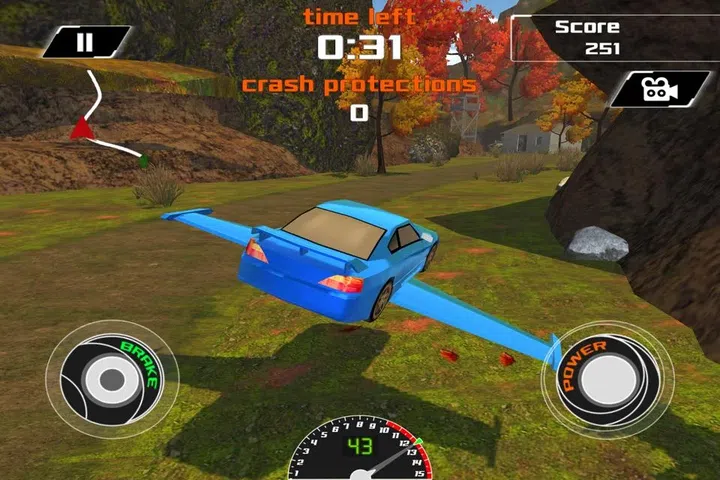
Task: Switch camera view with the camera icon
Action: [658, 89]
